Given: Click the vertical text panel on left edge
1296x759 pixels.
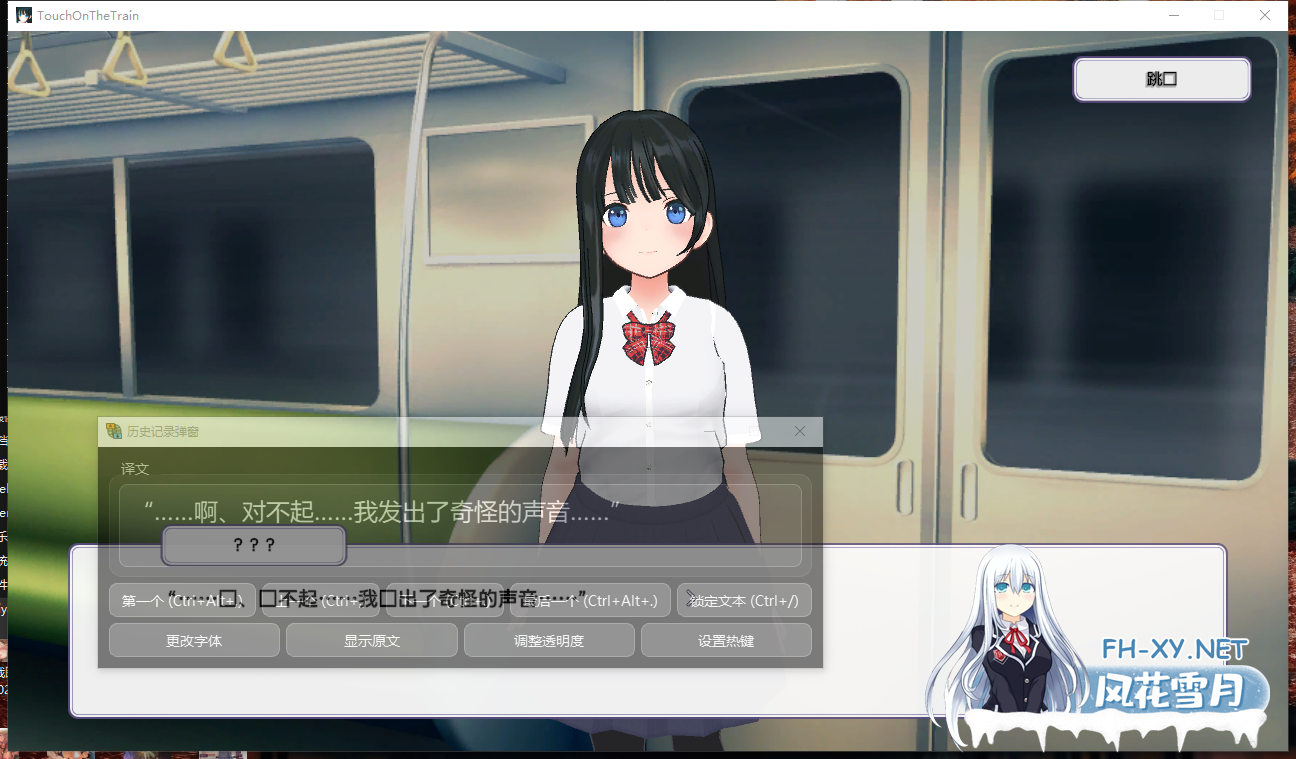Looking at the screenshot, I should [5, 560].
